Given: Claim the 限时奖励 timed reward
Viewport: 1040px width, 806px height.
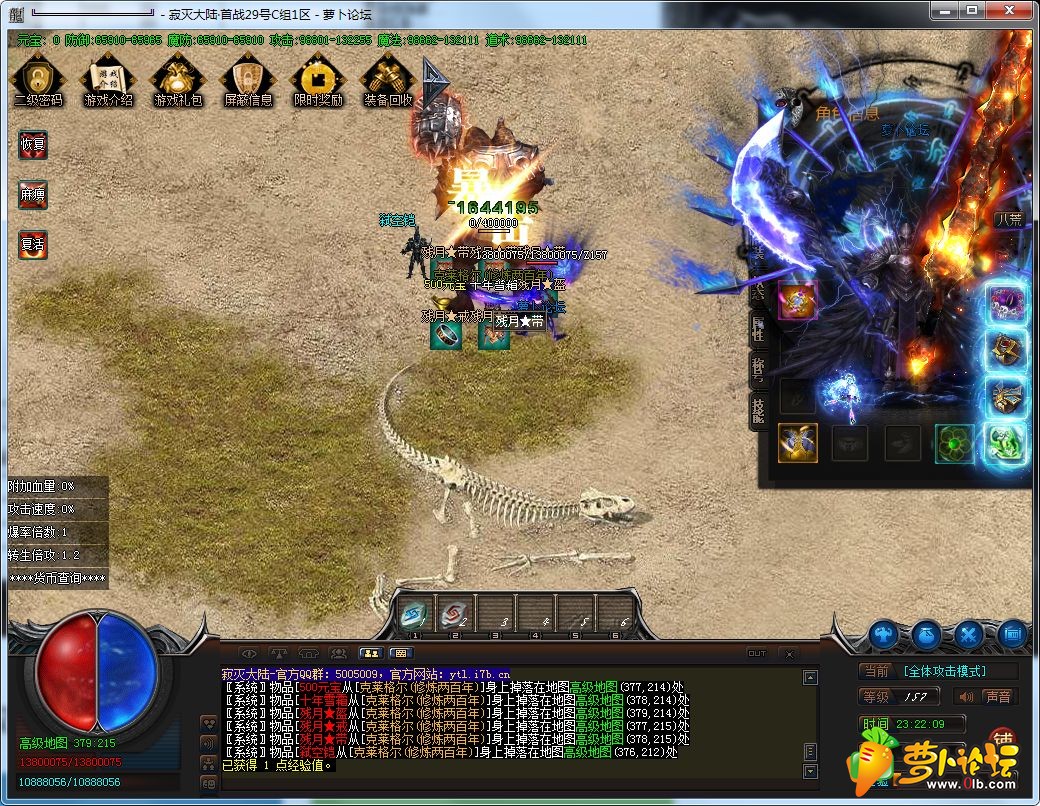Looking at the screenshot, I should (318, 79).
